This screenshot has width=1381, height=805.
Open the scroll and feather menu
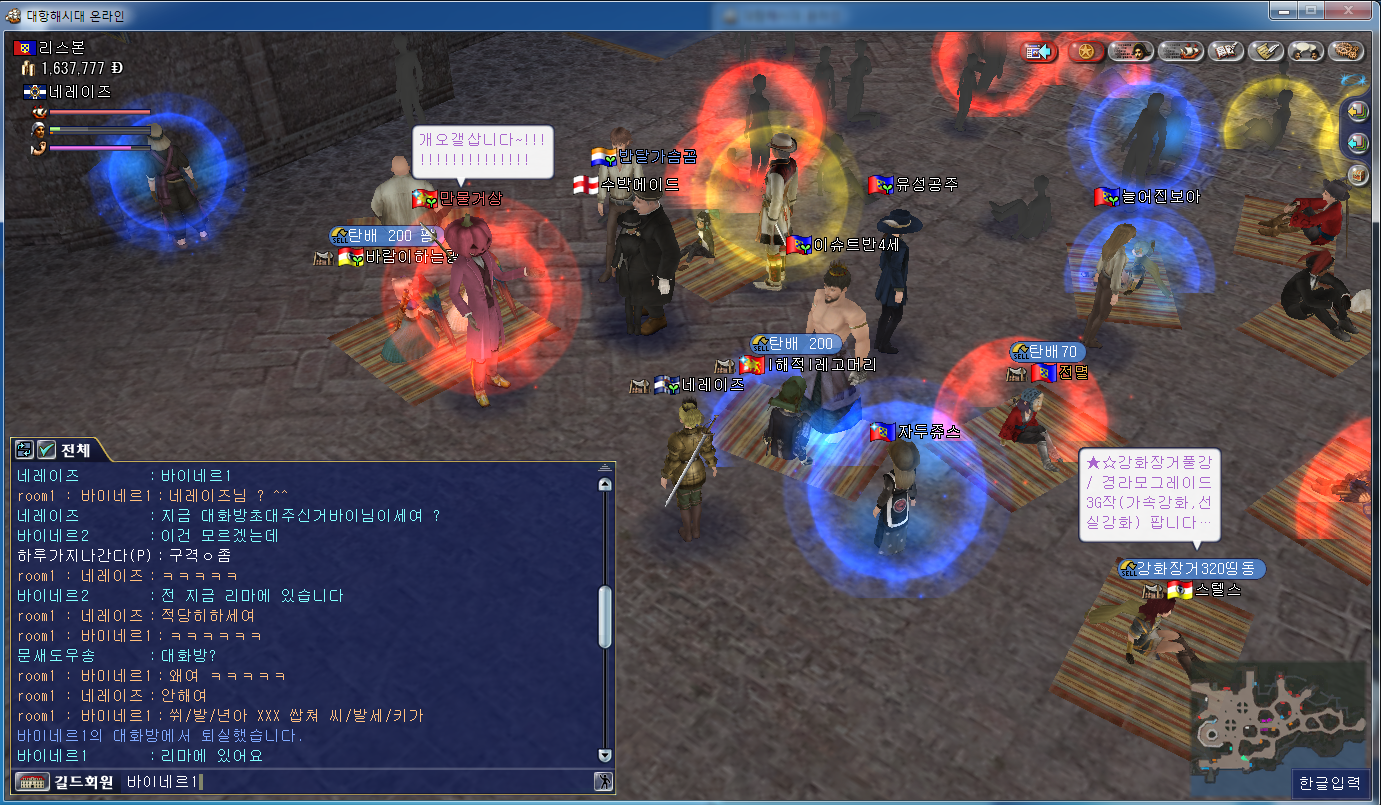click(x=1264, y=51)
